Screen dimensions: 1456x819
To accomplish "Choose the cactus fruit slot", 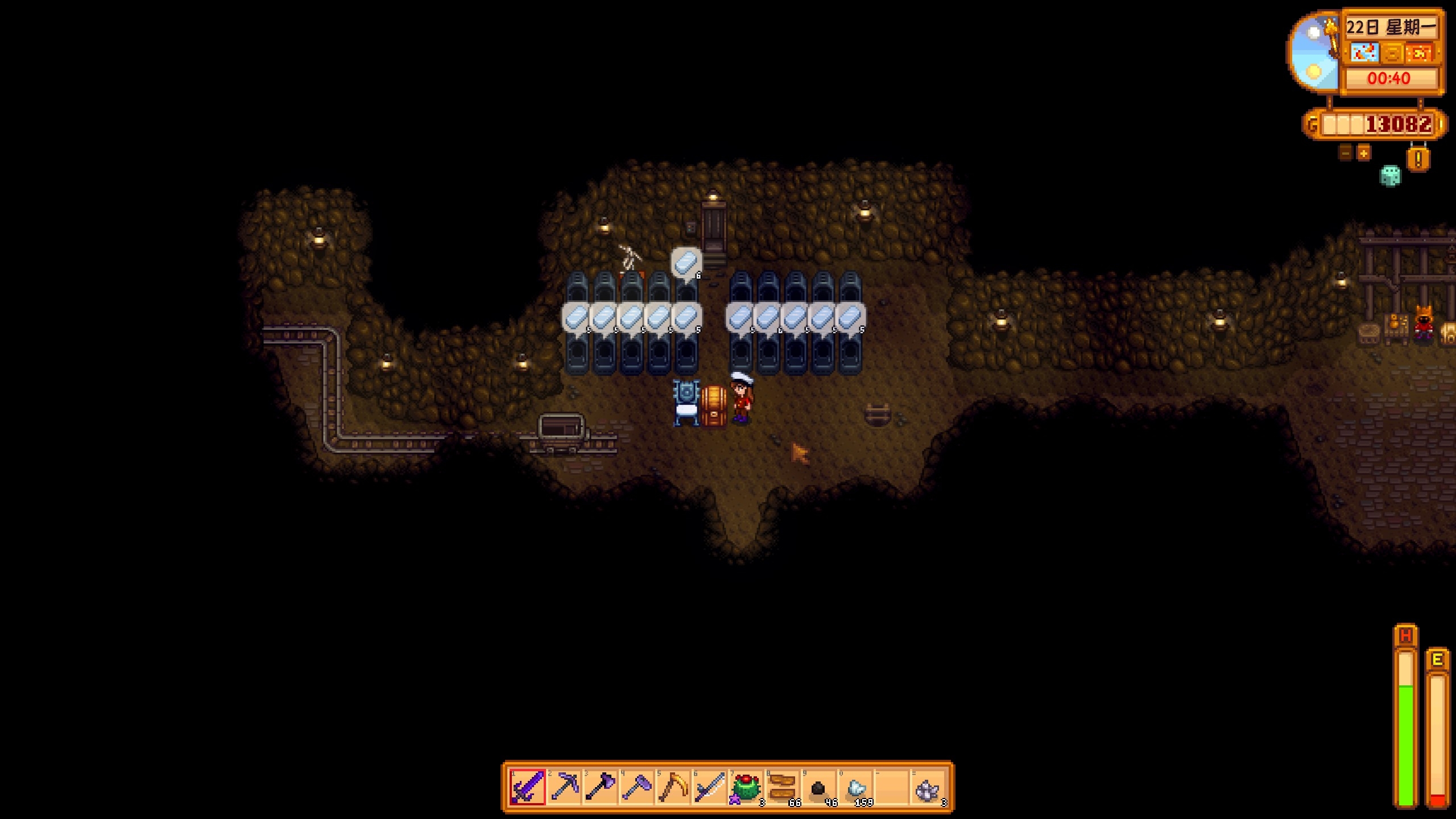I will pyautogui.click(x=746, y=788).
